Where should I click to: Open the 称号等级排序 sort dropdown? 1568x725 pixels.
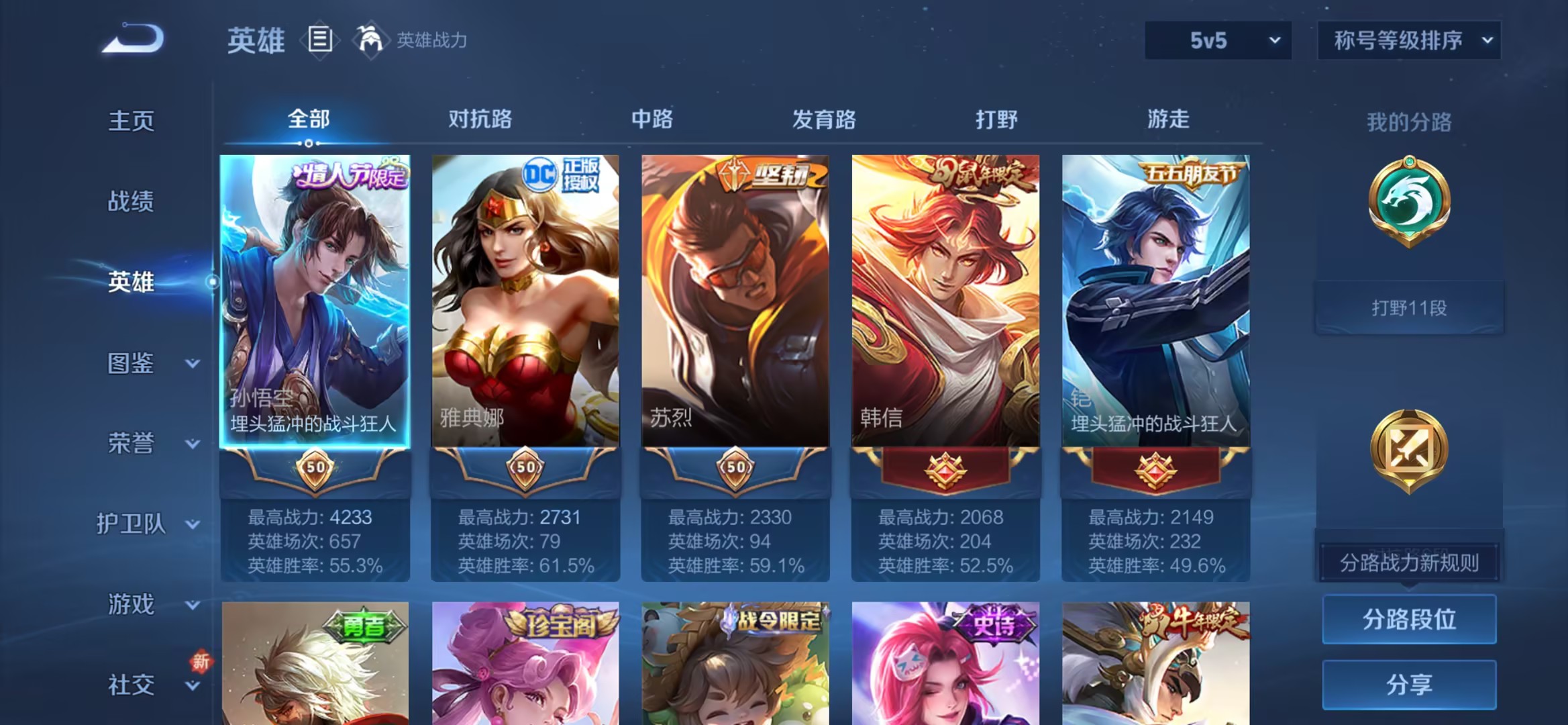1408,40
